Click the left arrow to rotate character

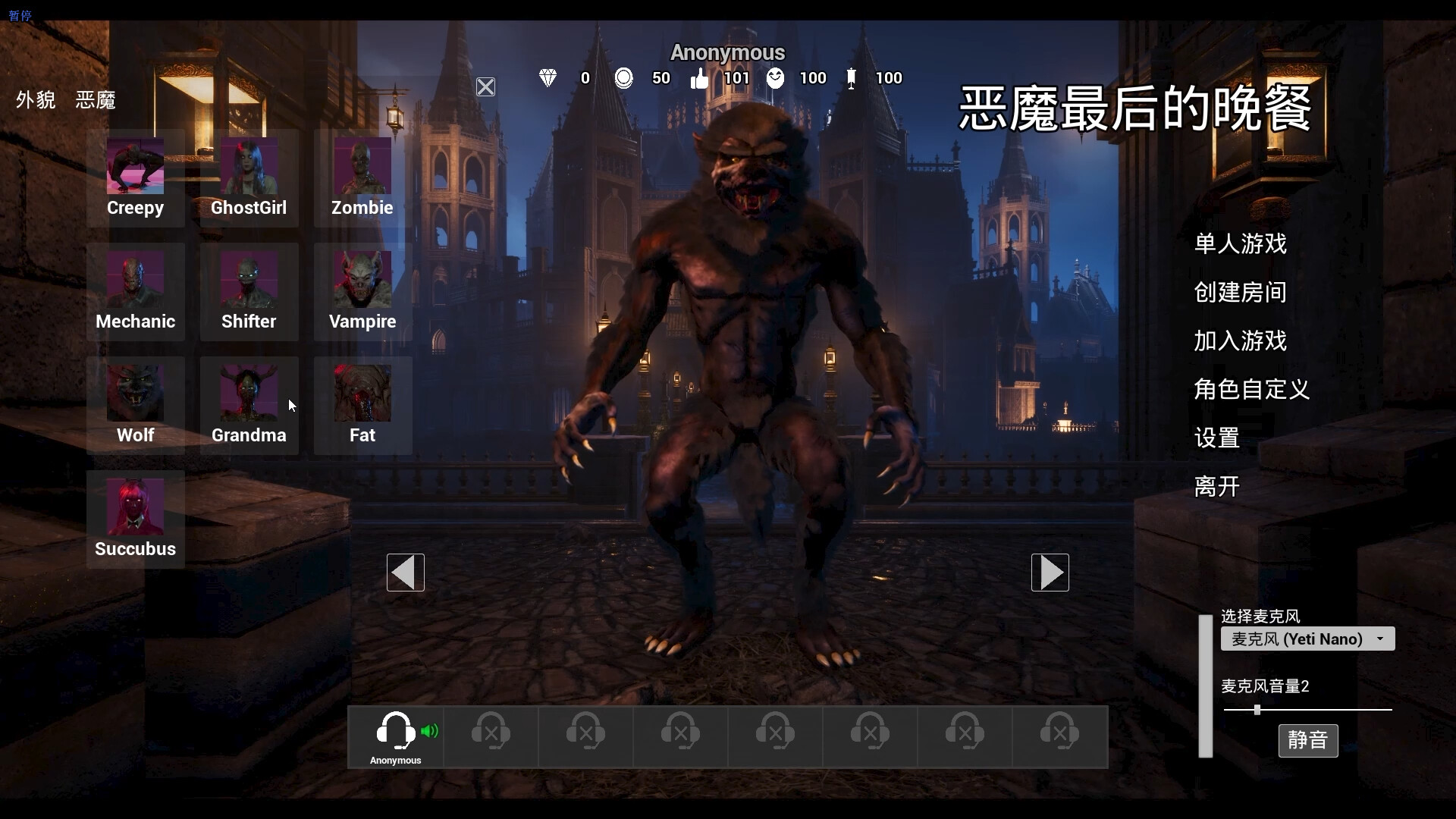[404, 573]
